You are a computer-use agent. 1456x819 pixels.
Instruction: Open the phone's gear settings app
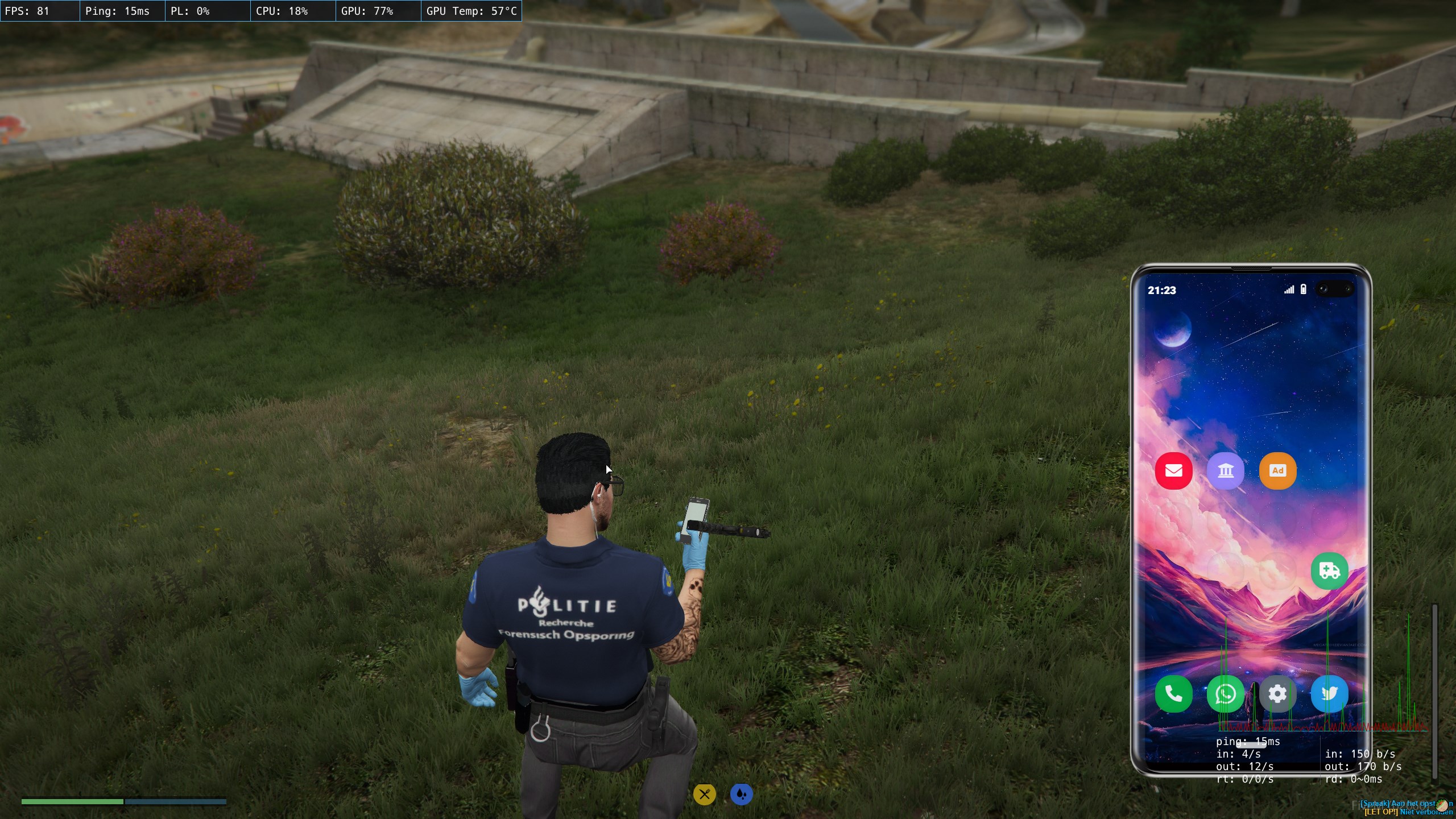pos(1277,694)
